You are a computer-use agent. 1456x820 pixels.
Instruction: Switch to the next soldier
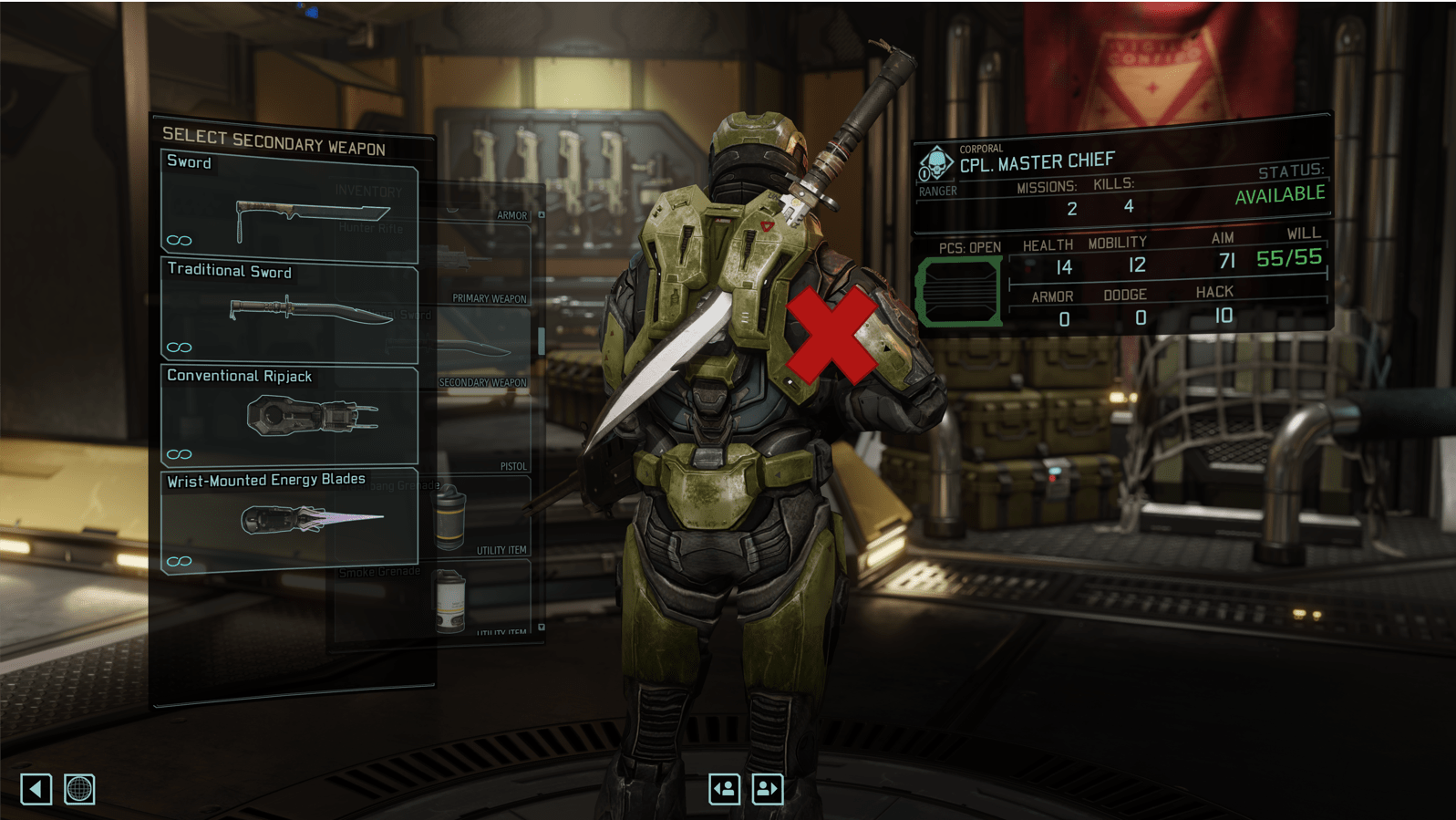(767, 789)
